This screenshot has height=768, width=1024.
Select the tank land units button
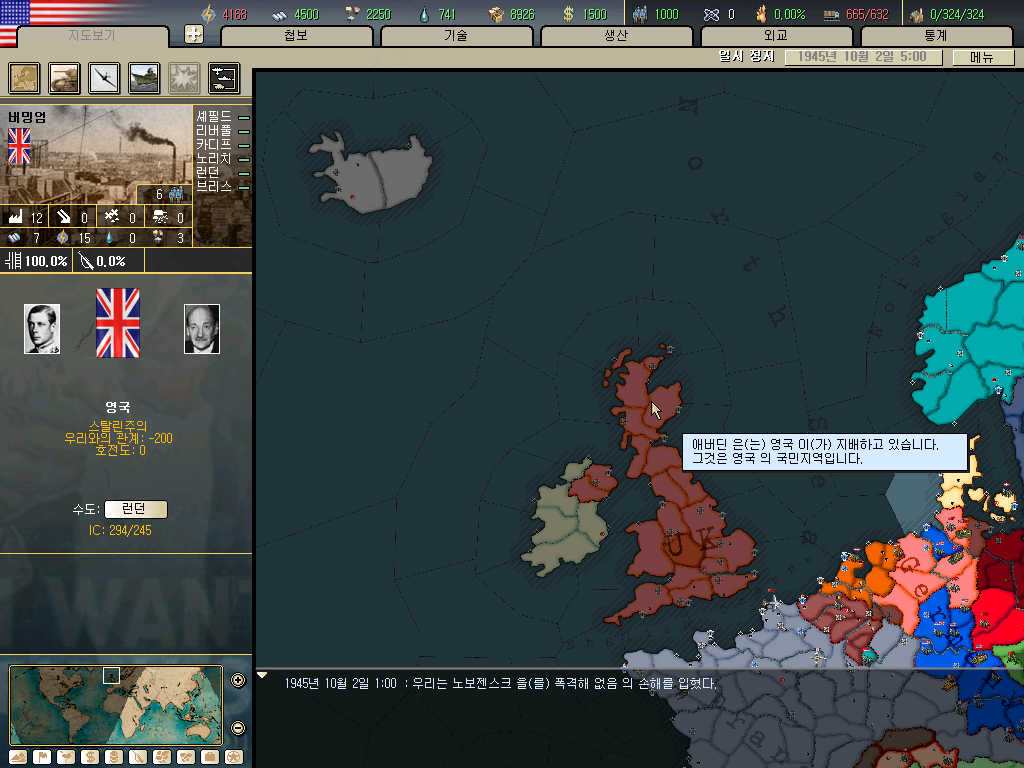64,78
